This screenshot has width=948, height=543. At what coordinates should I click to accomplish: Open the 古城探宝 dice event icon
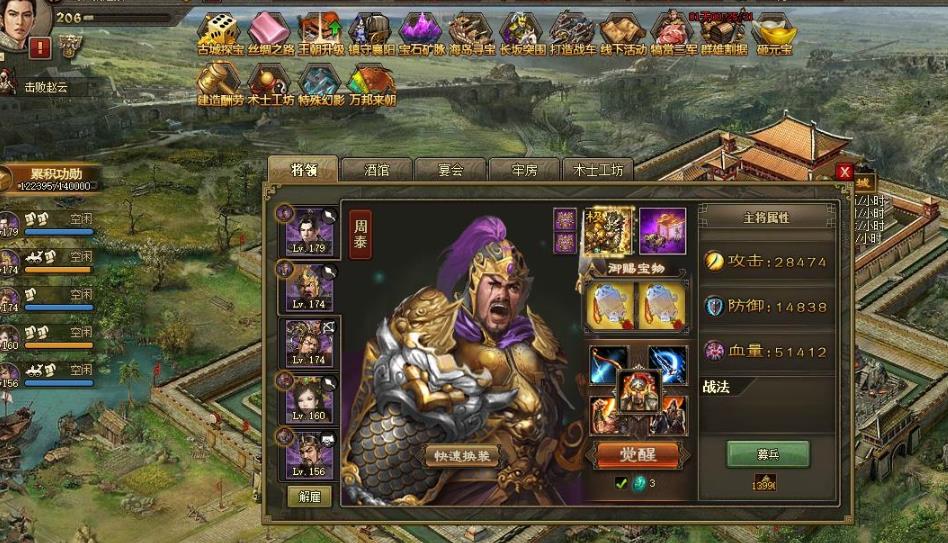tap(217, 32)
